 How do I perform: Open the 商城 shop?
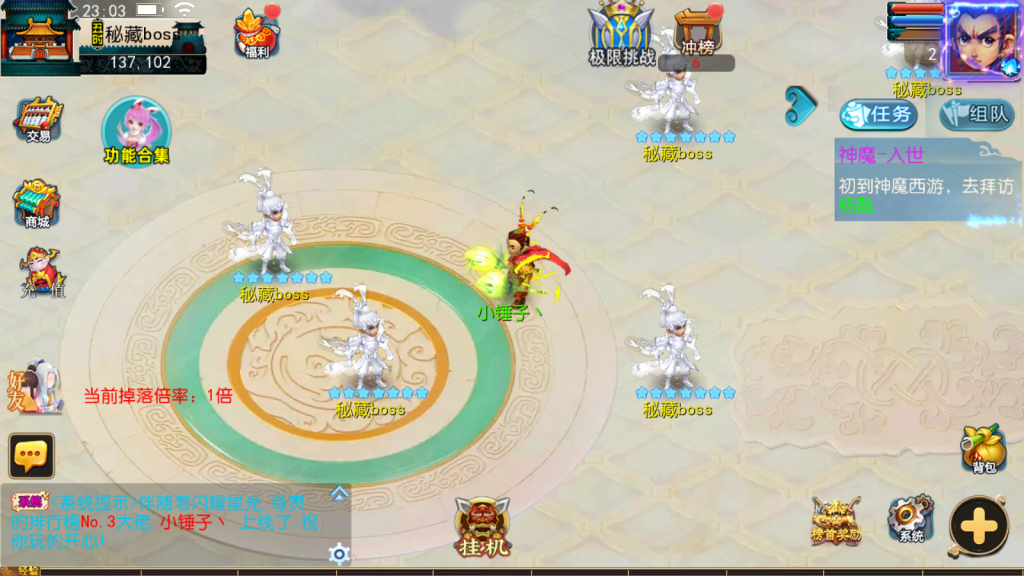tap(37, 204)
